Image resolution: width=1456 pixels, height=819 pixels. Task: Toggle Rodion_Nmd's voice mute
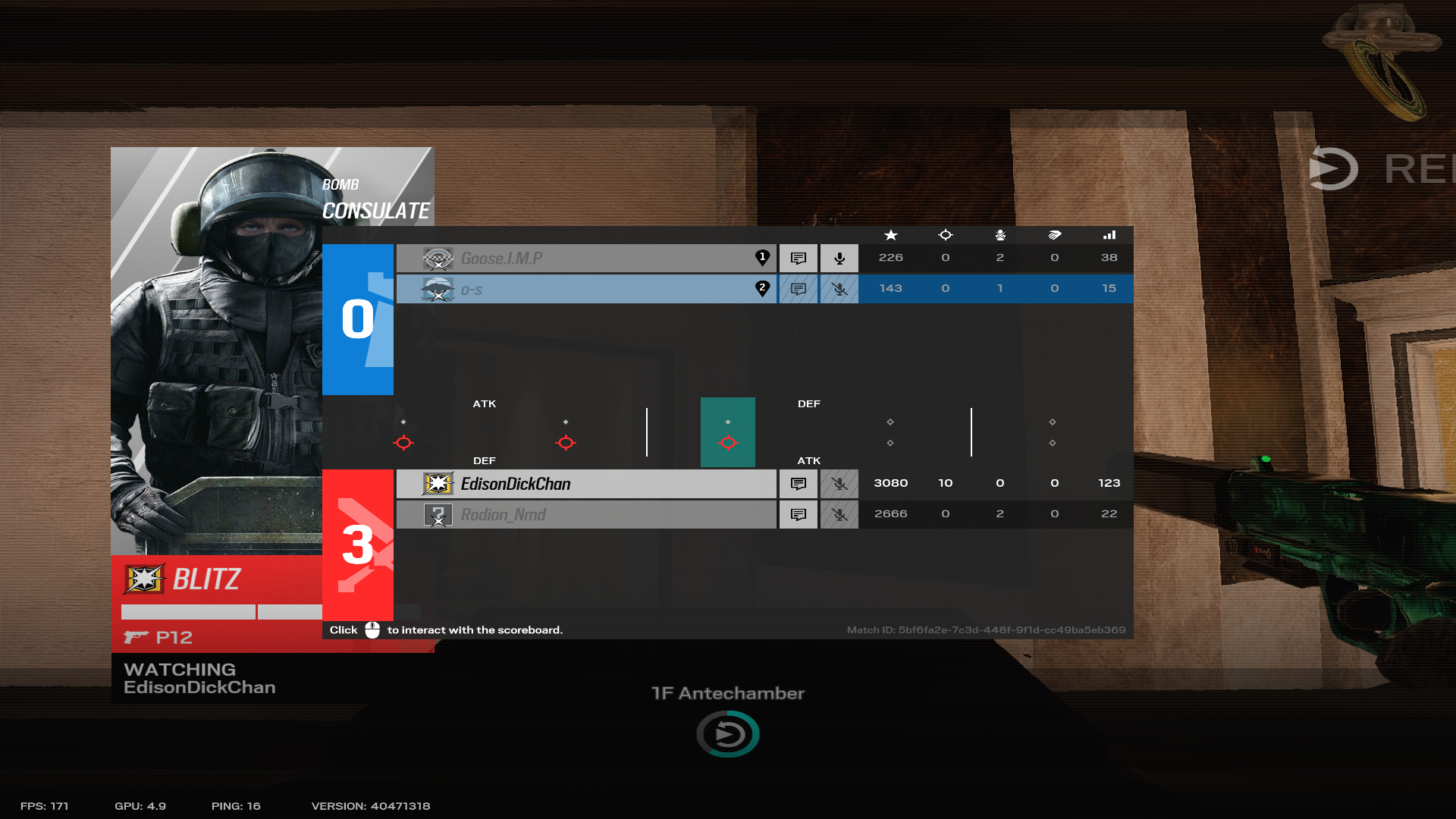point(839,514)
